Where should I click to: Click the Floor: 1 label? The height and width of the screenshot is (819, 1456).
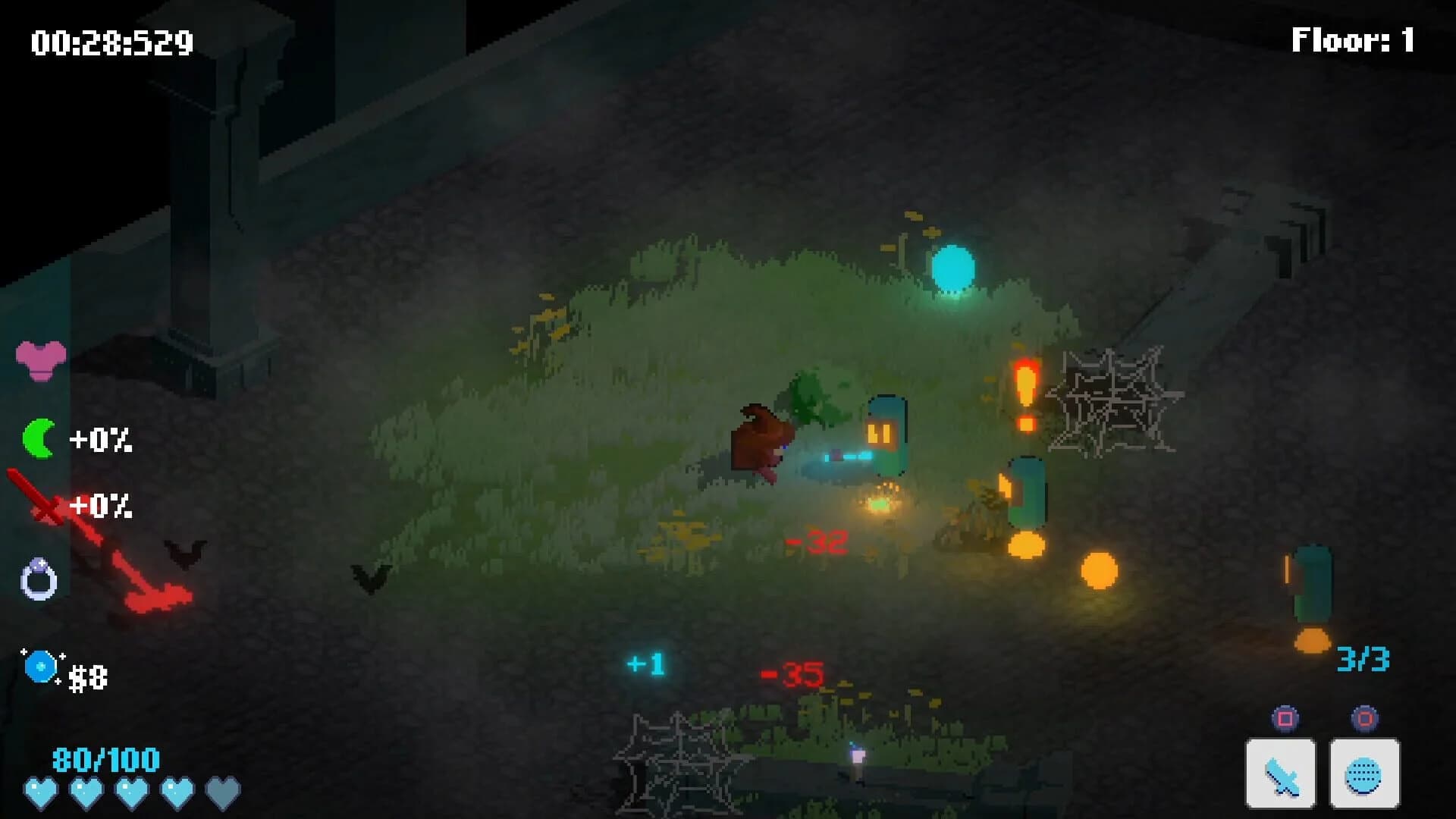1351,40
